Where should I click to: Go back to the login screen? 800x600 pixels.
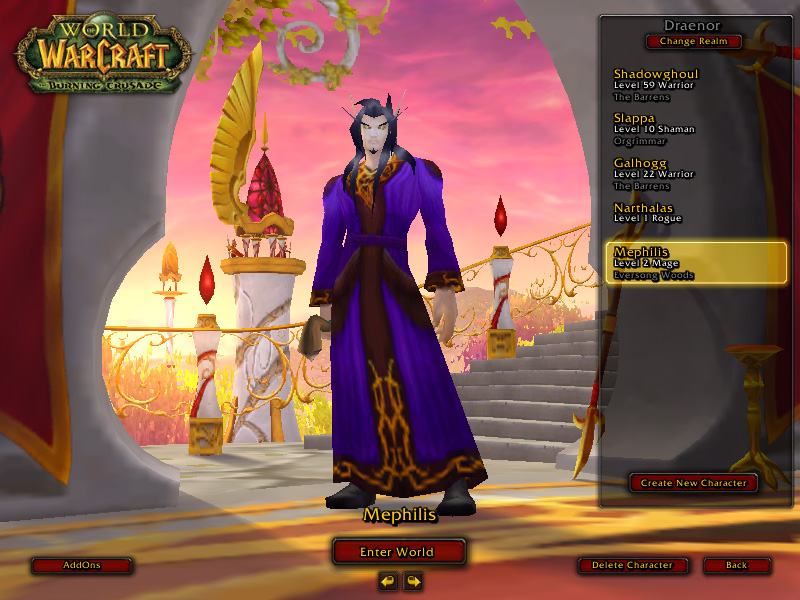736,565
